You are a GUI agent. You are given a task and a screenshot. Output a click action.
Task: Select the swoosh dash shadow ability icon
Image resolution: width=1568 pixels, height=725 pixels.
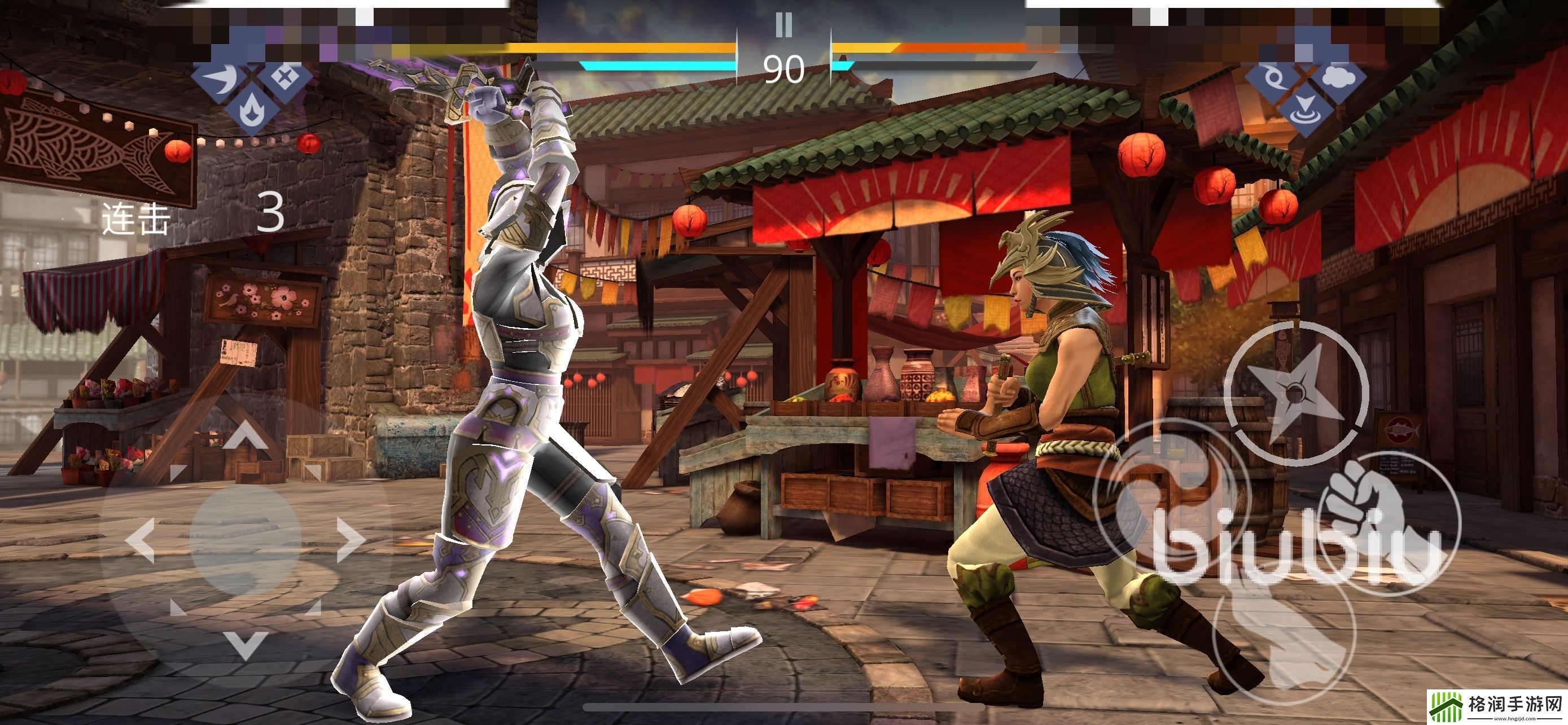tap(220, 79)
